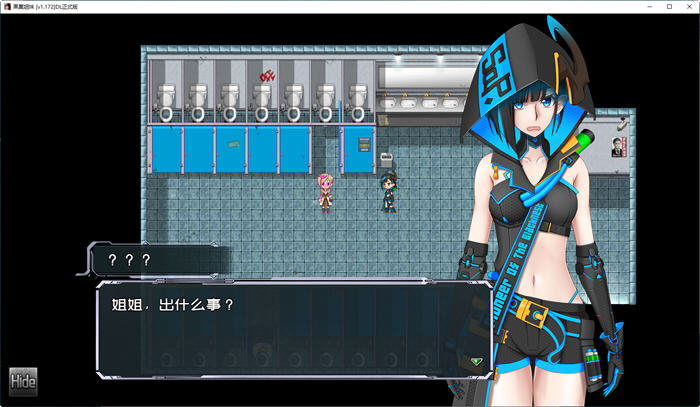Advance dialogue via the green arrow indicator
The width and height of the screenshot is (700, 407).
[x=476, y=361]
